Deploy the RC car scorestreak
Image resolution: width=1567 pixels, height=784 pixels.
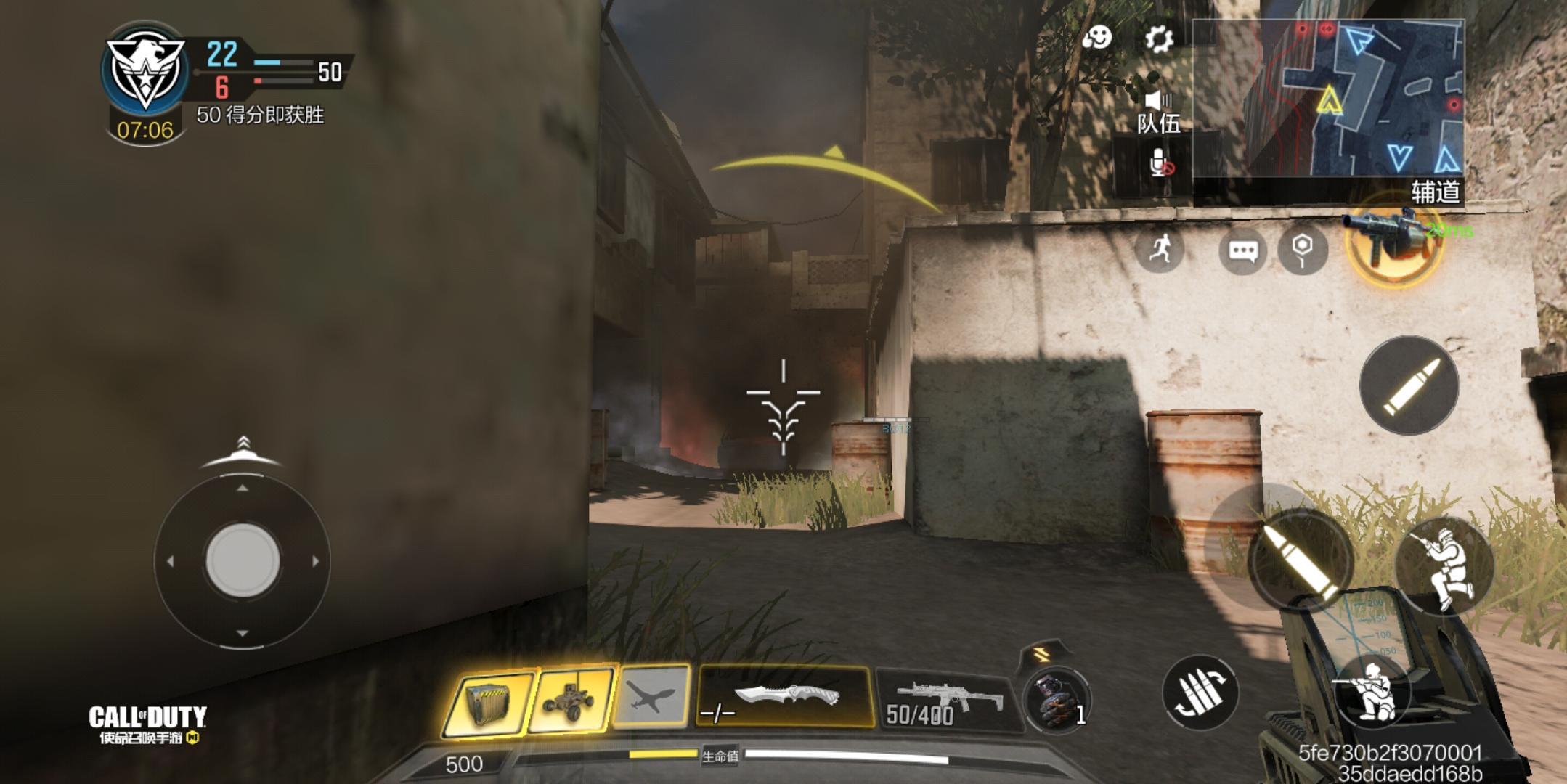click(571, 700)
